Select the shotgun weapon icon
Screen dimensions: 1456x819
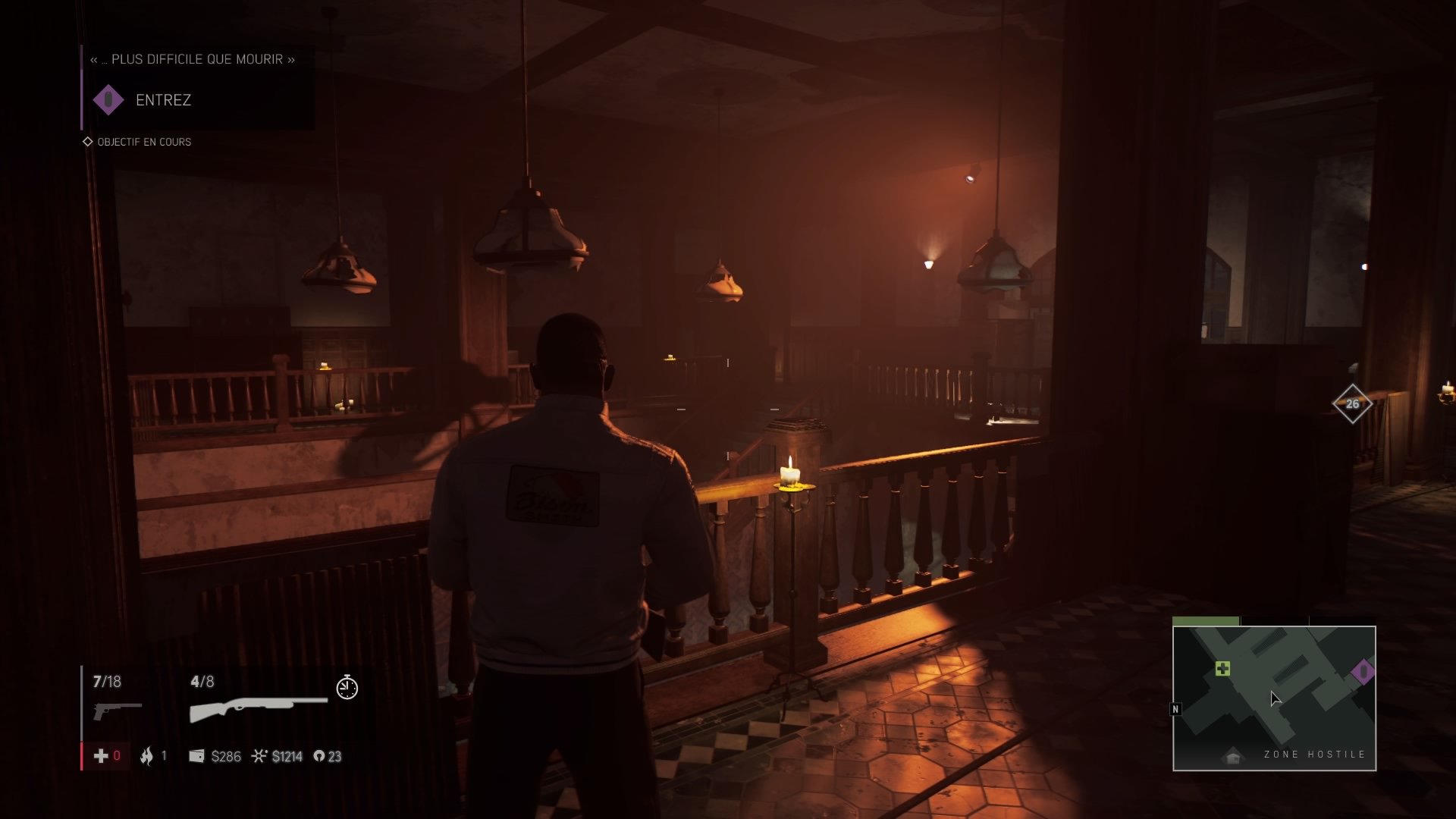point(258,708)
